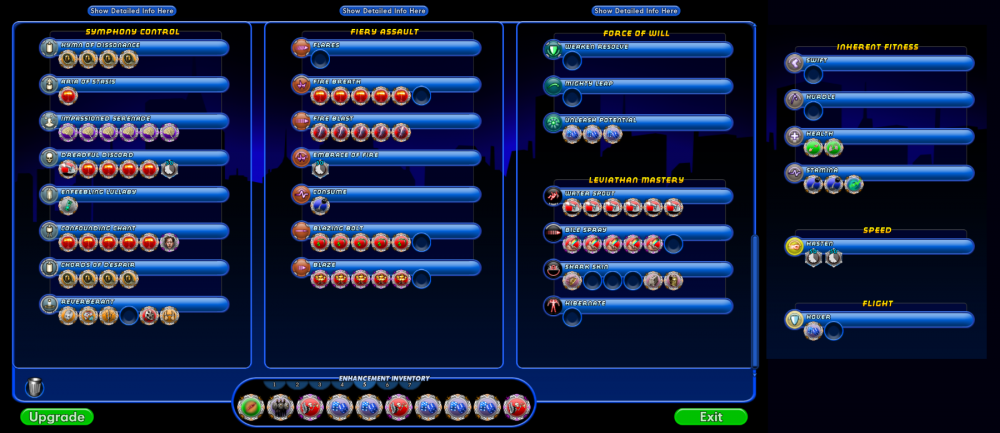
Task: Select the Aria of Stasis power bar
Action: pyautogui.click(x=140, y=85)
